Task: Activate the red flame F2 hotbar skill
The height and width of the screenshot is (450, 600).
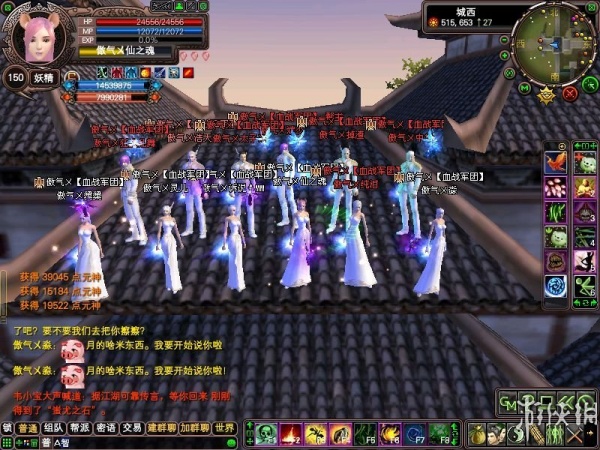Action: point(290,434)
